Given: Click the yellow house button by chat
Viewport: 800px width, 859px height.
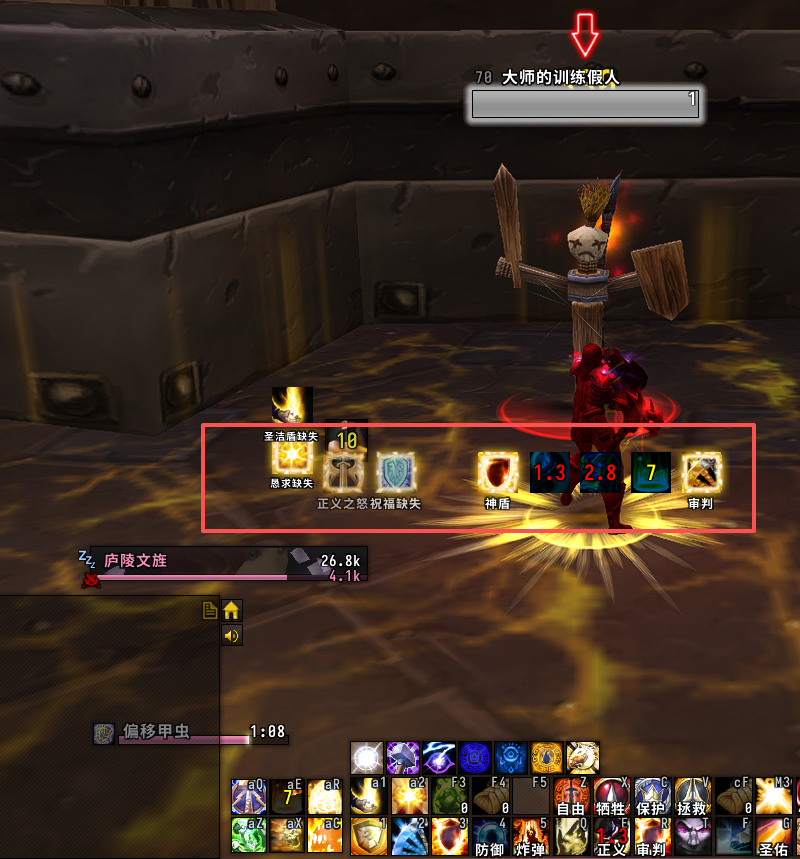Looking at the screenshot, I should click(231, 610).
